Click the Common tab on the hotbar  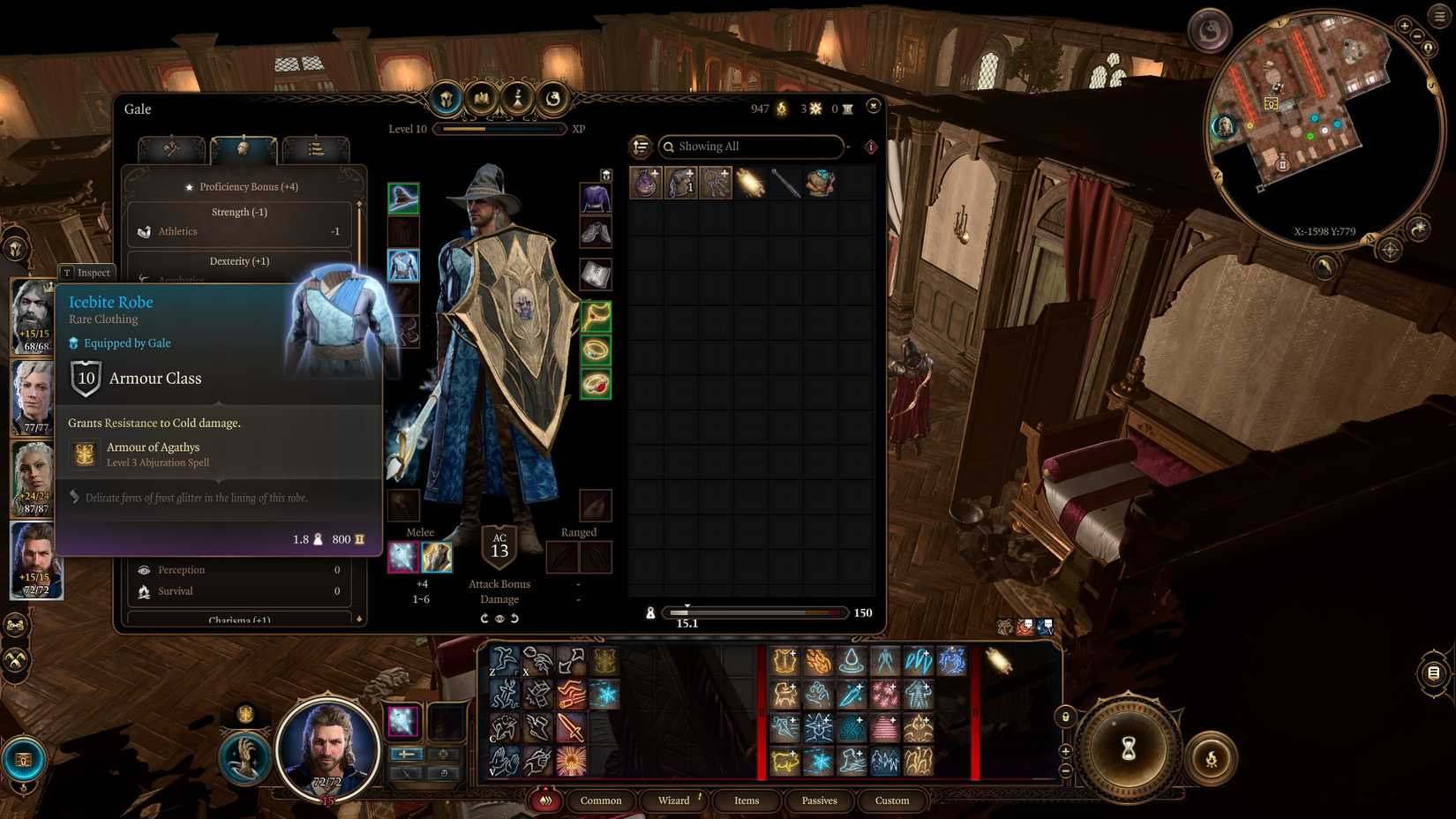pyautogui.click(x=601, y=800)
